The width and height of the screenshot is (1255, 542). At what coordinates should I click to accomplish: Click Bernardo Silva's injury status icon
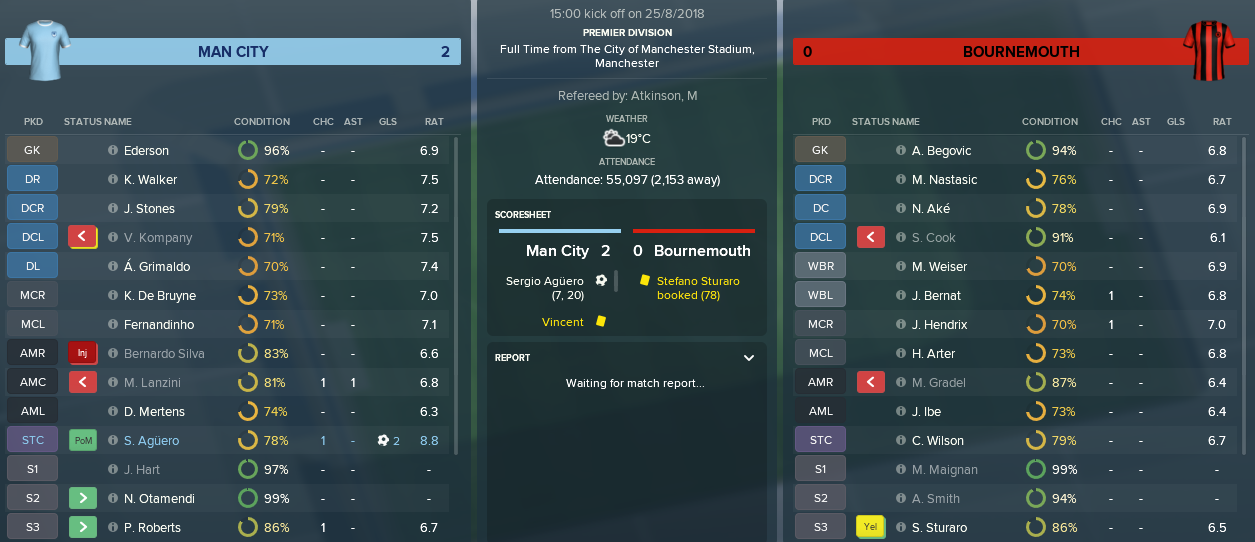click(x=83, y=354)
